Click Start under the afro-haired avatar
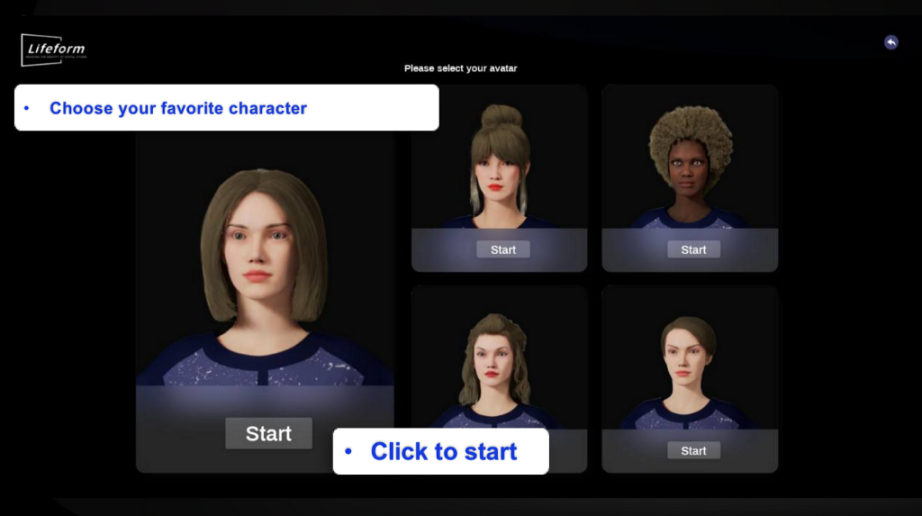The width and height of the screenshot is (922, 516). click(693, 249)
